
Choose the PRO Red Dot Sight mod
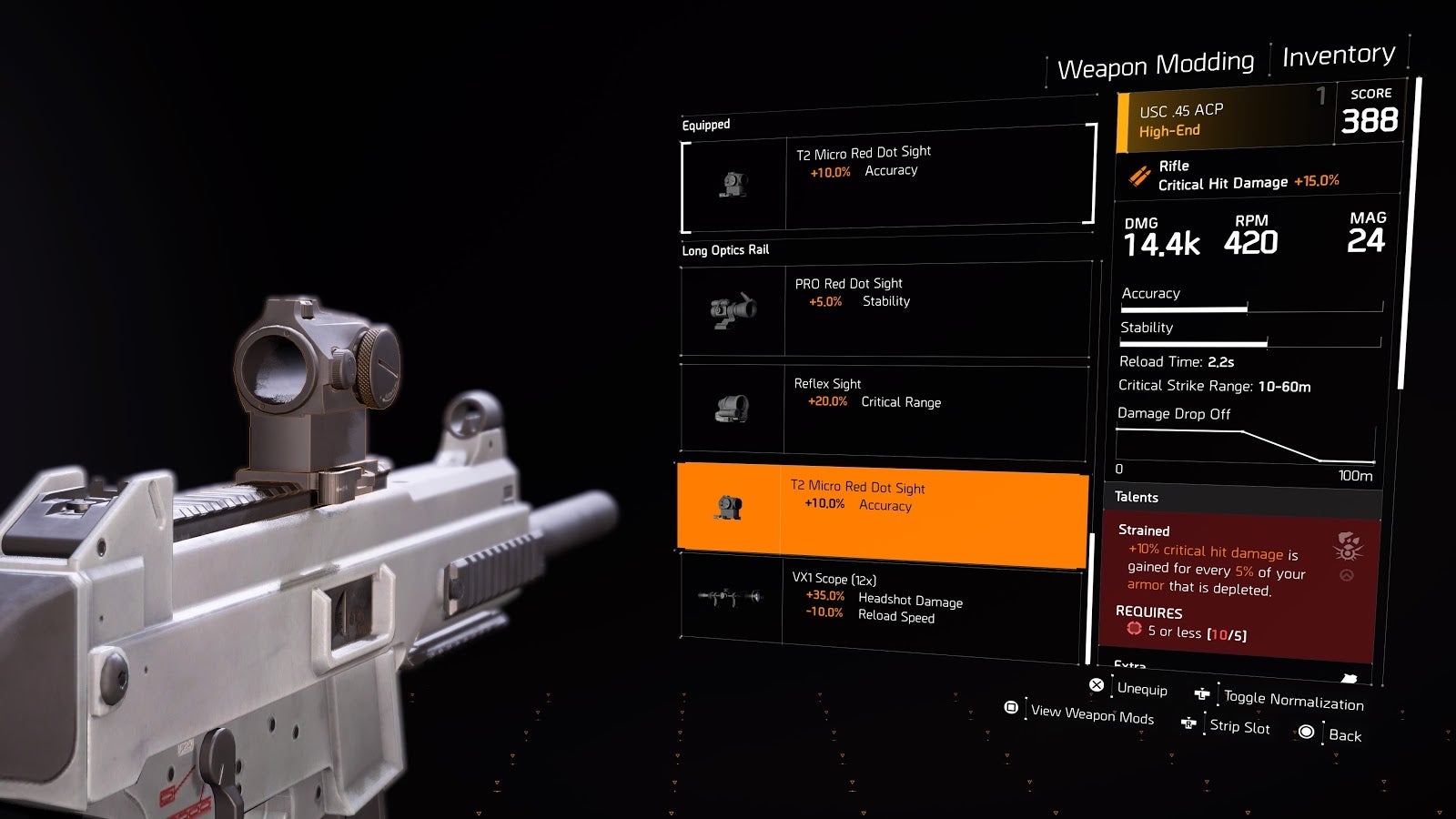(x=885, y=308)
